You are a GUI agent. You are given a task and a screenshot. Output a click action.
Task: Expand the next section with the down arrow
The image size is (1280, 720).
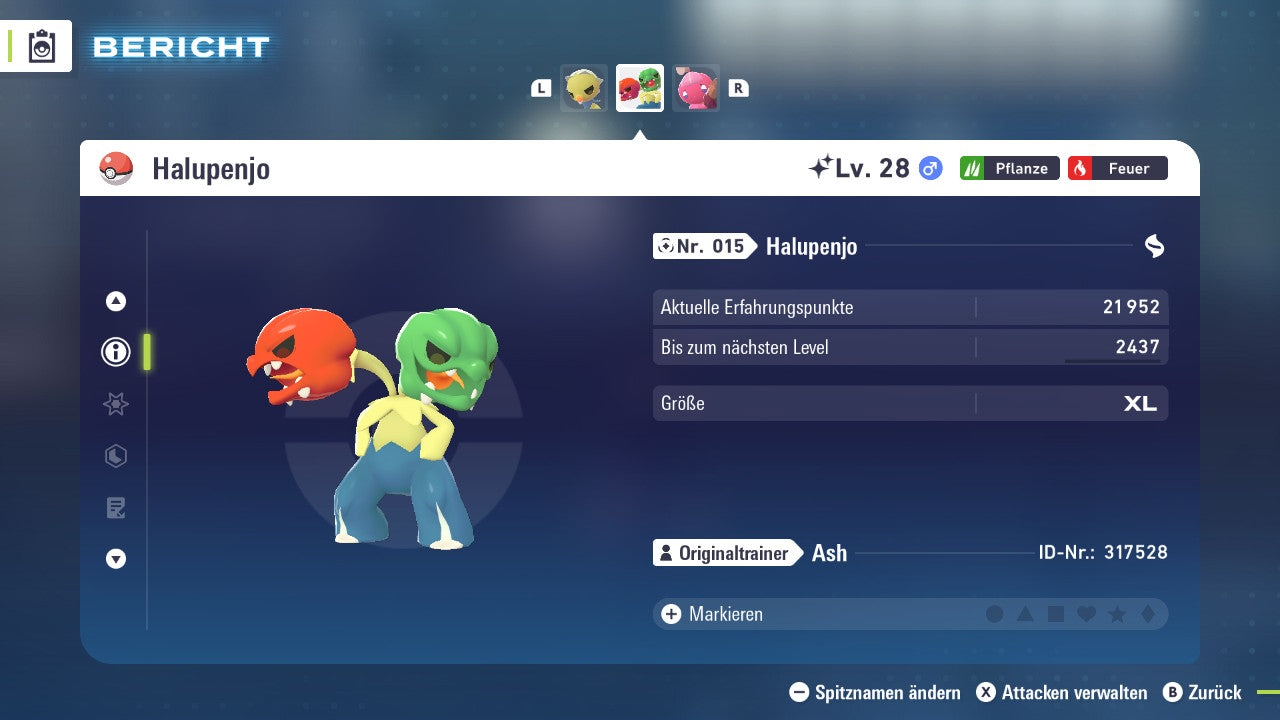point(115,559)
